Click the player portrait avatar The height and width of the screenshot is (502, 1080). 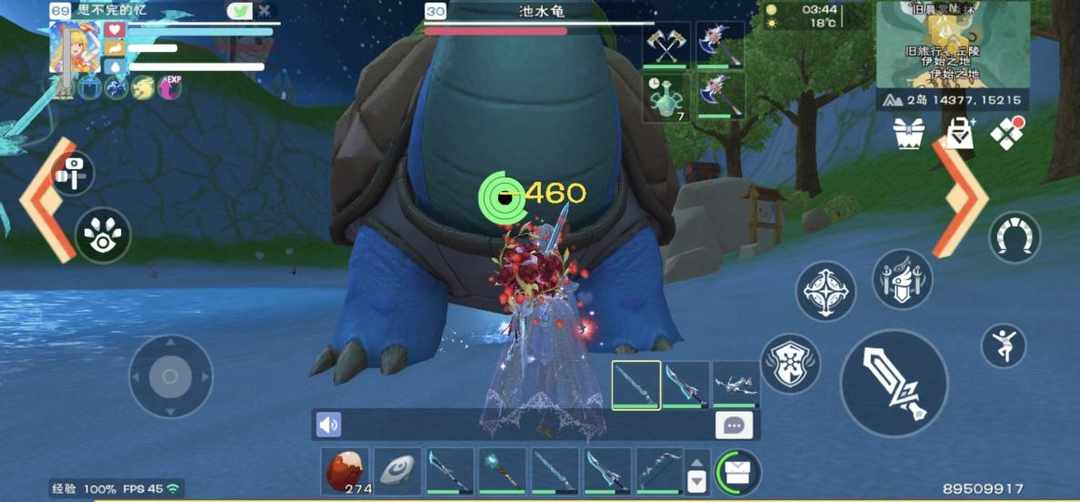[74, 46]
